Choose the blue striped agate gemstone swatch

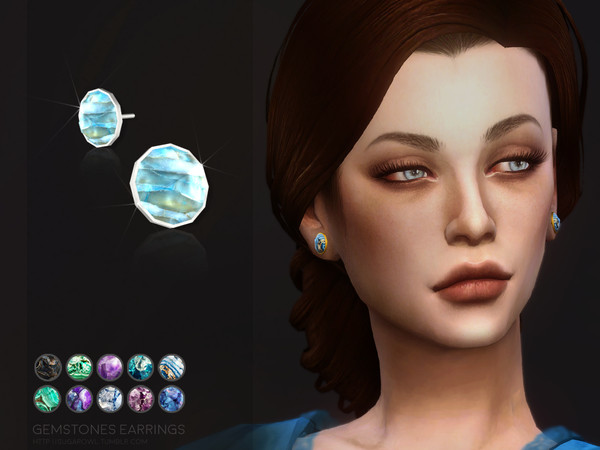coord(171,367)
